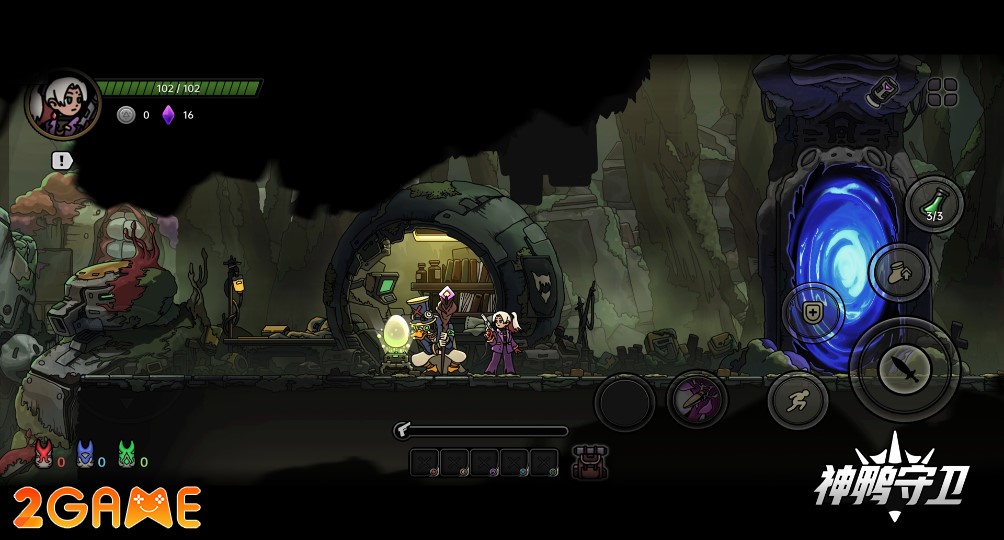Open the backpack inventory
The image size is (1004, 540).
pos(589,462)
